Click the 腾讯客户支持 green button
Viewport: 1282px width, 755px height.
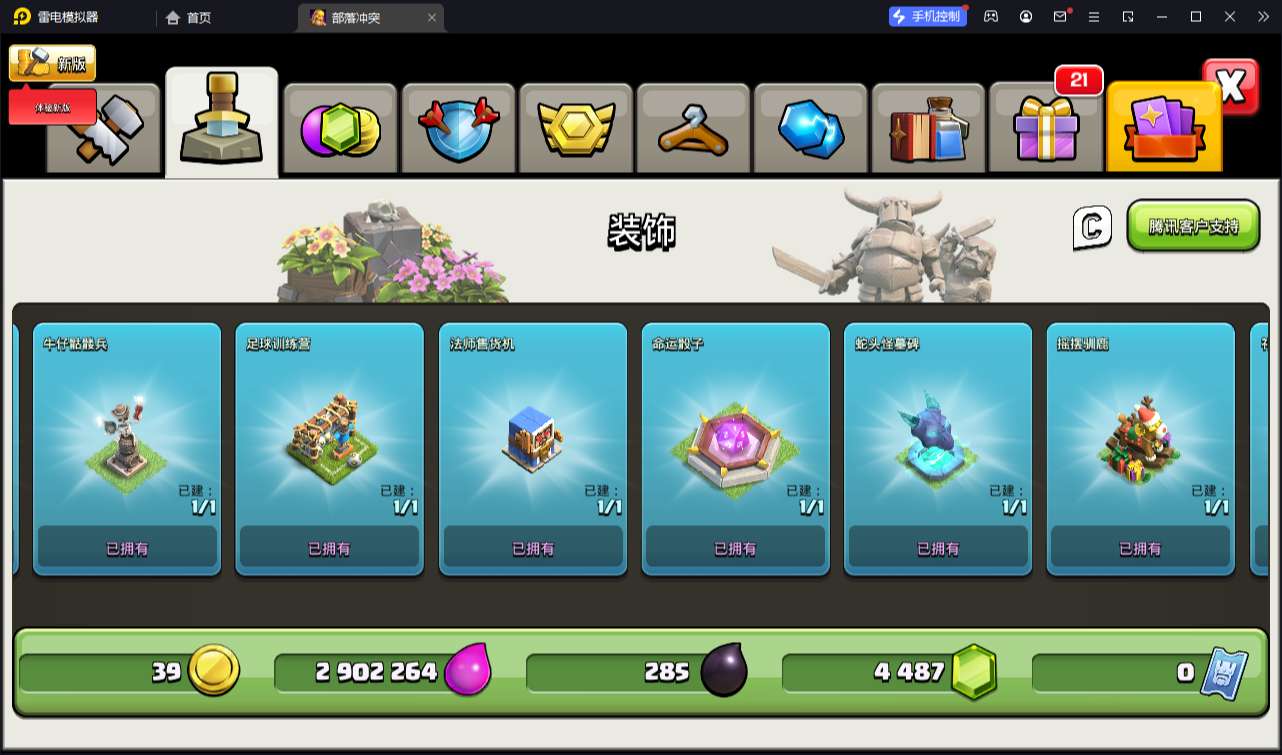coord(1193,226)
